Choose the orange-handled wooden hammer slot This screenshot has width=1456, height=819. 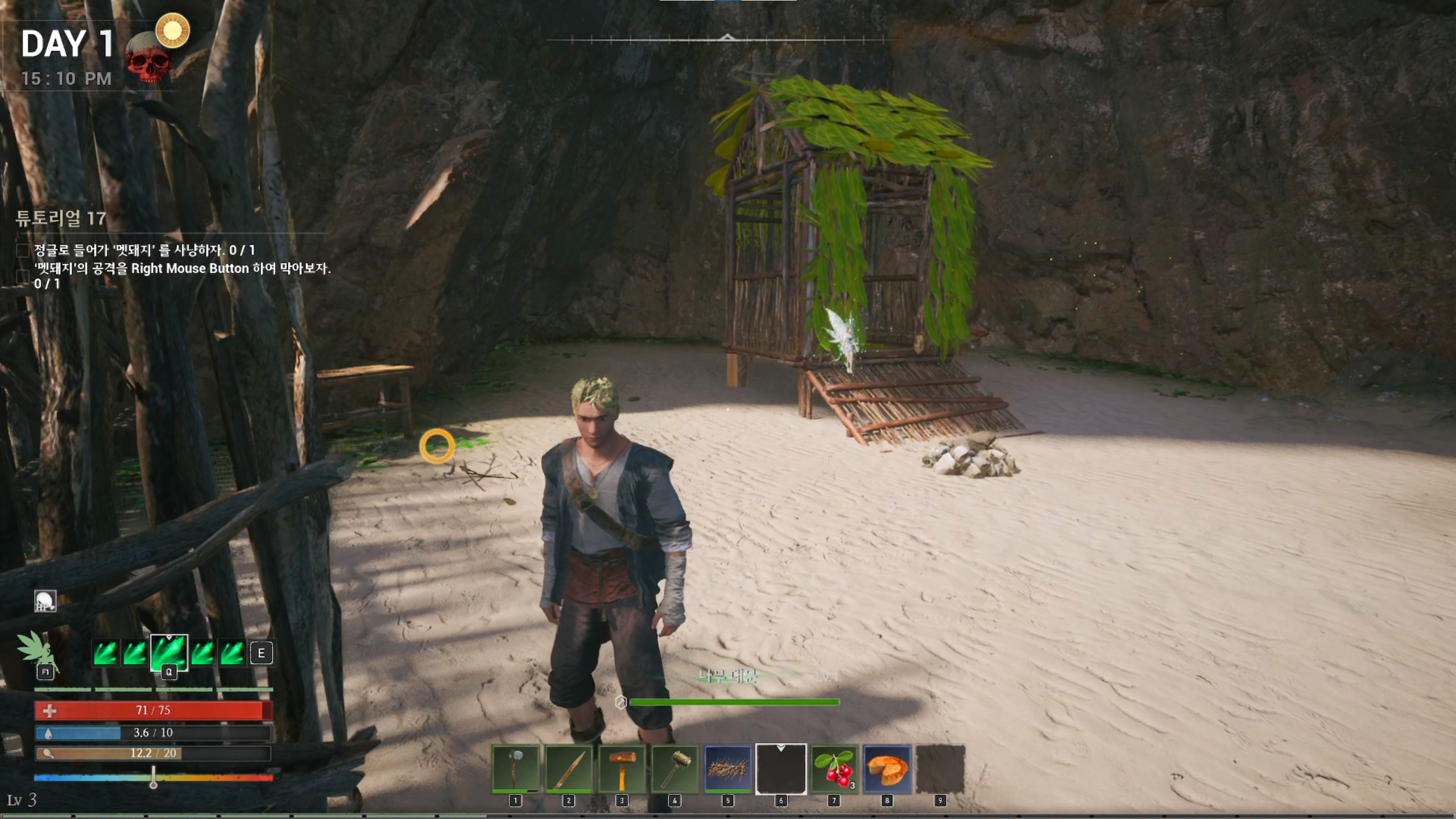point(622,768)
